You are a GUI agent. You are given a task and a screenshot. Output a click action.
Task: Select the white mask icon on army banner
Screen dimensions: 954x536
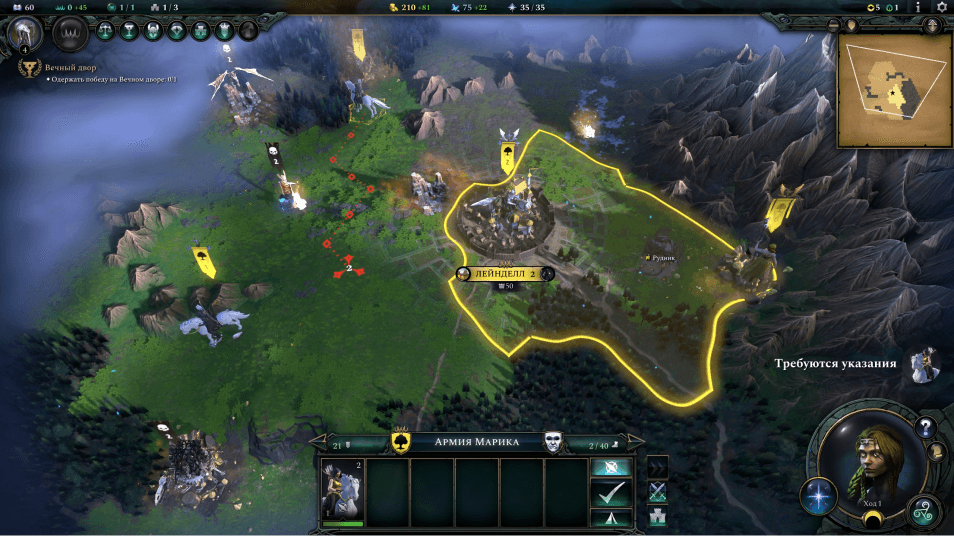pos(552,442)
